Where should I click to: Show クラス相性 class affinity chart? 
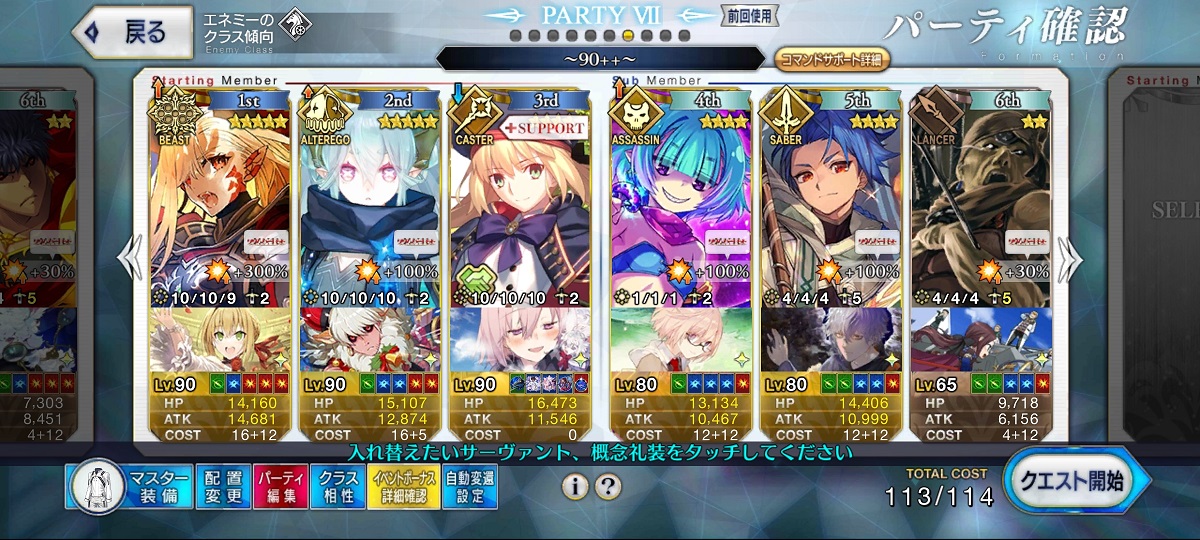(337, 487)
